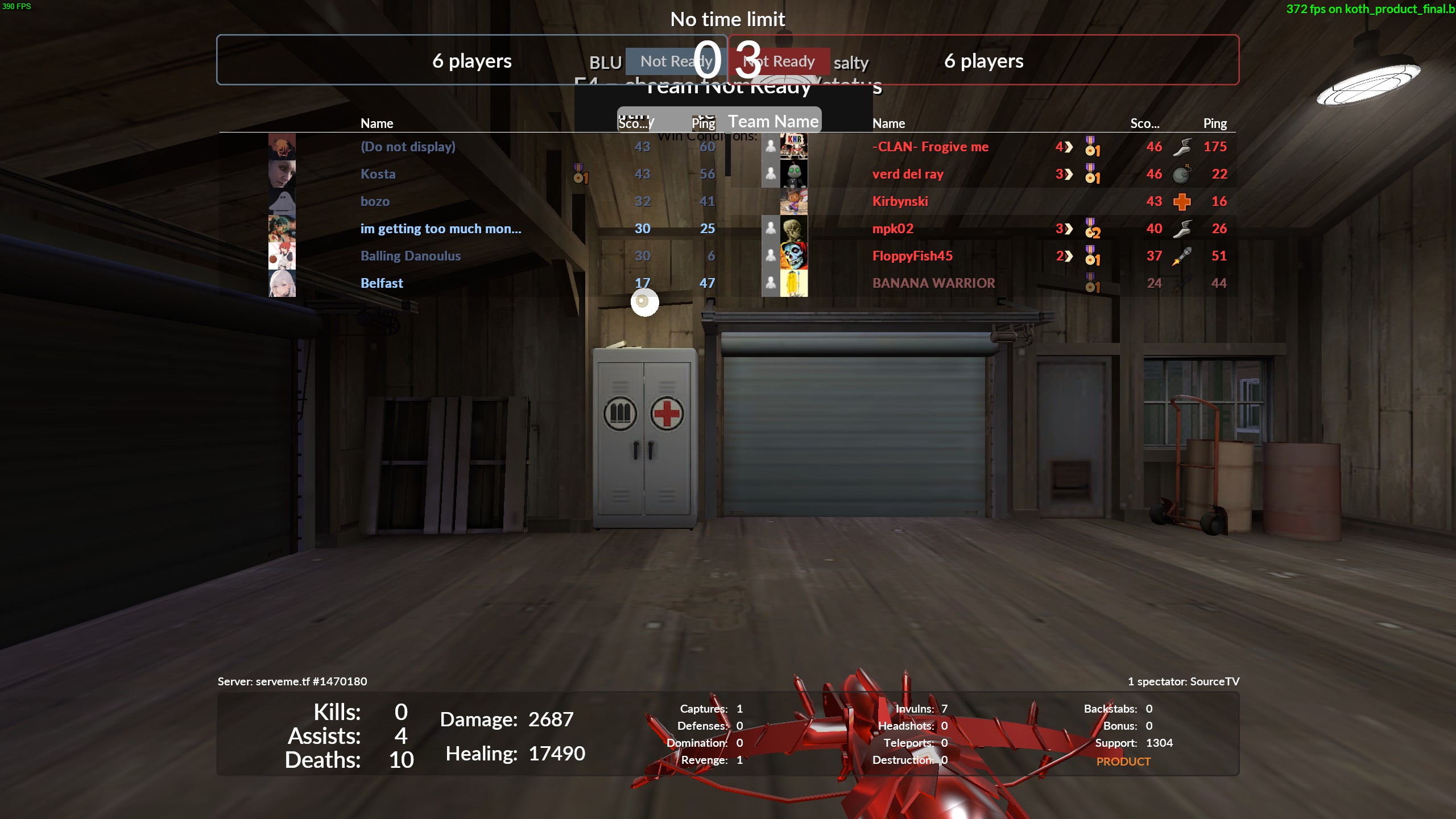
Task: Open Belfast's avatar picture
Action: coord(282,283)
